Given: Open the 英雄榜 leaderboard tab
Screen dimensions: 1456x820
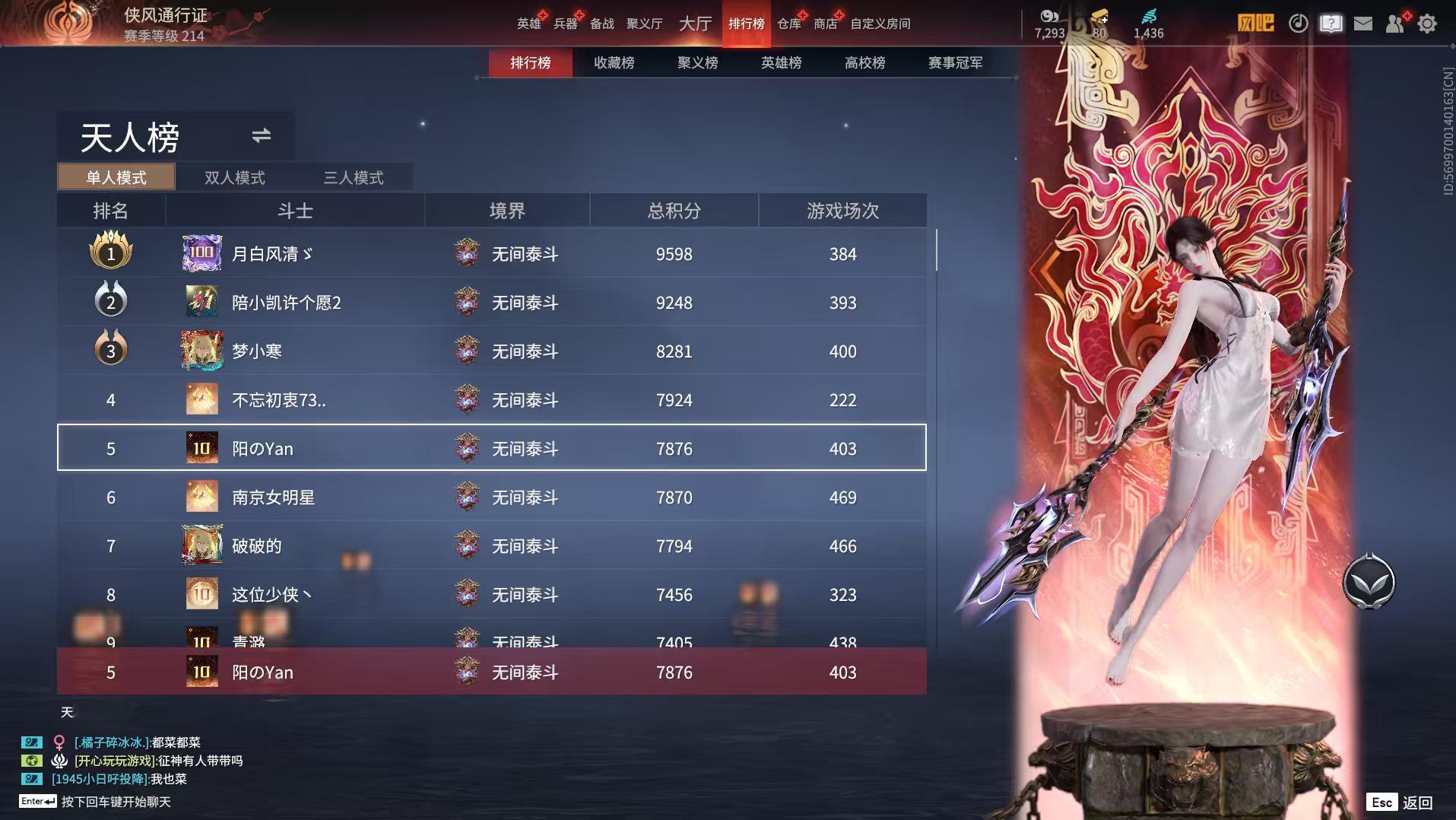Looking at the screenshot, I should (780, 62).
